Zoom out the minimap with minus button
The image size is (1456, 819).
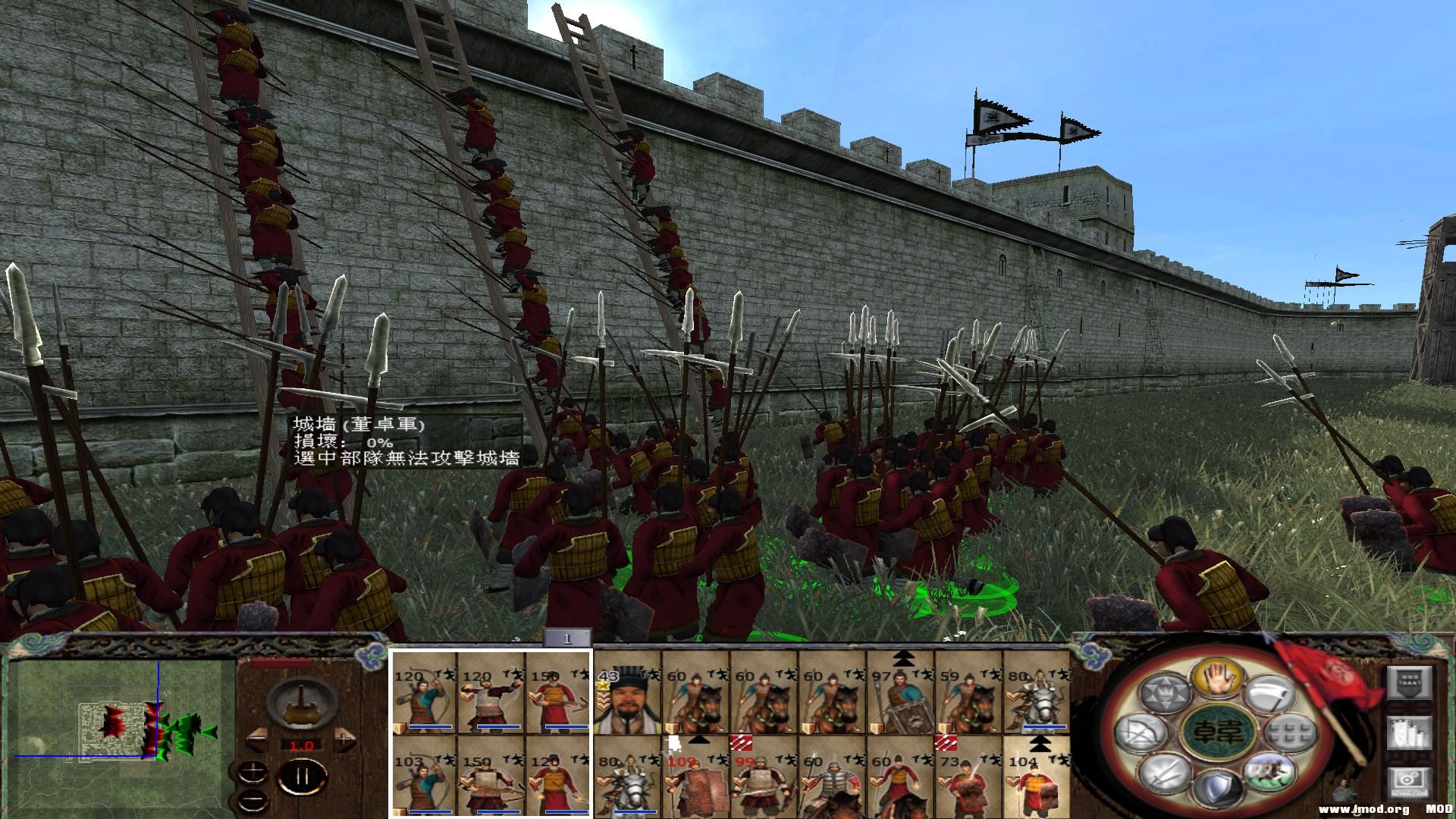[253, 799]
